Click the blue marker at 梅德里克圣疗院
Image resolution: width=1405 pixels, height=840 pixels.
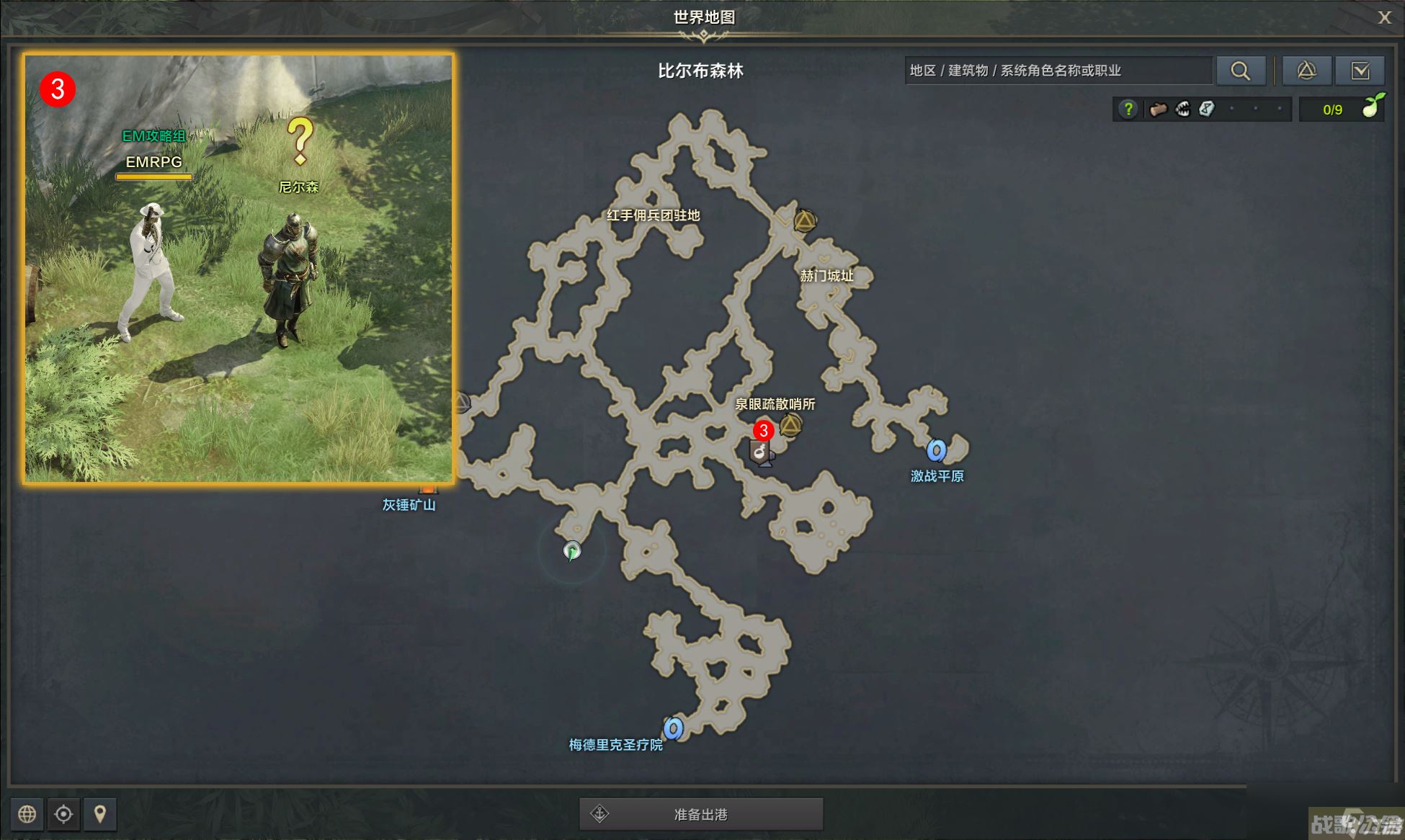(674, 730)
